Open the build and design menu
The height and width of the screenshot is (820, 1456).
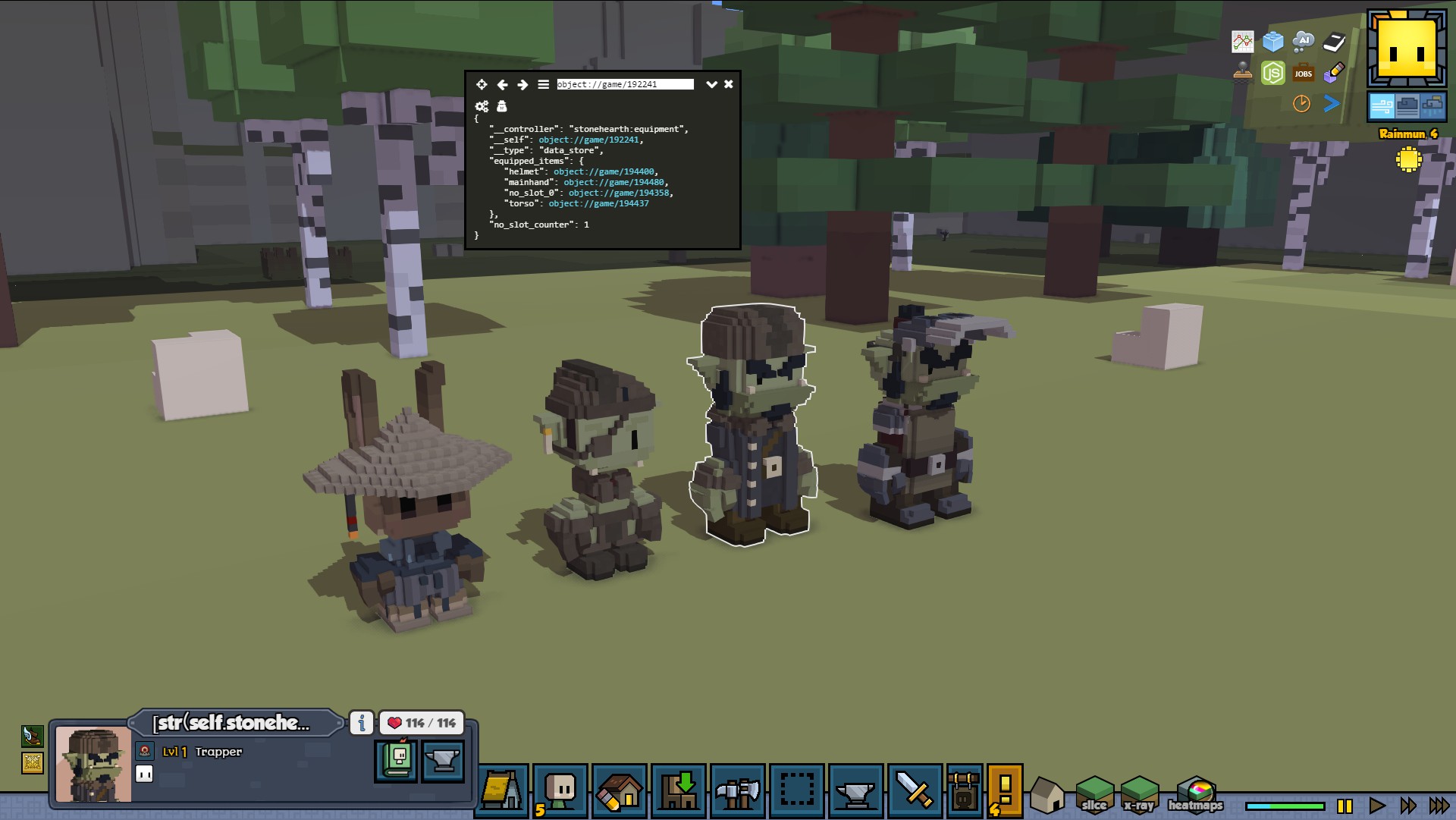tap(620, 790)
